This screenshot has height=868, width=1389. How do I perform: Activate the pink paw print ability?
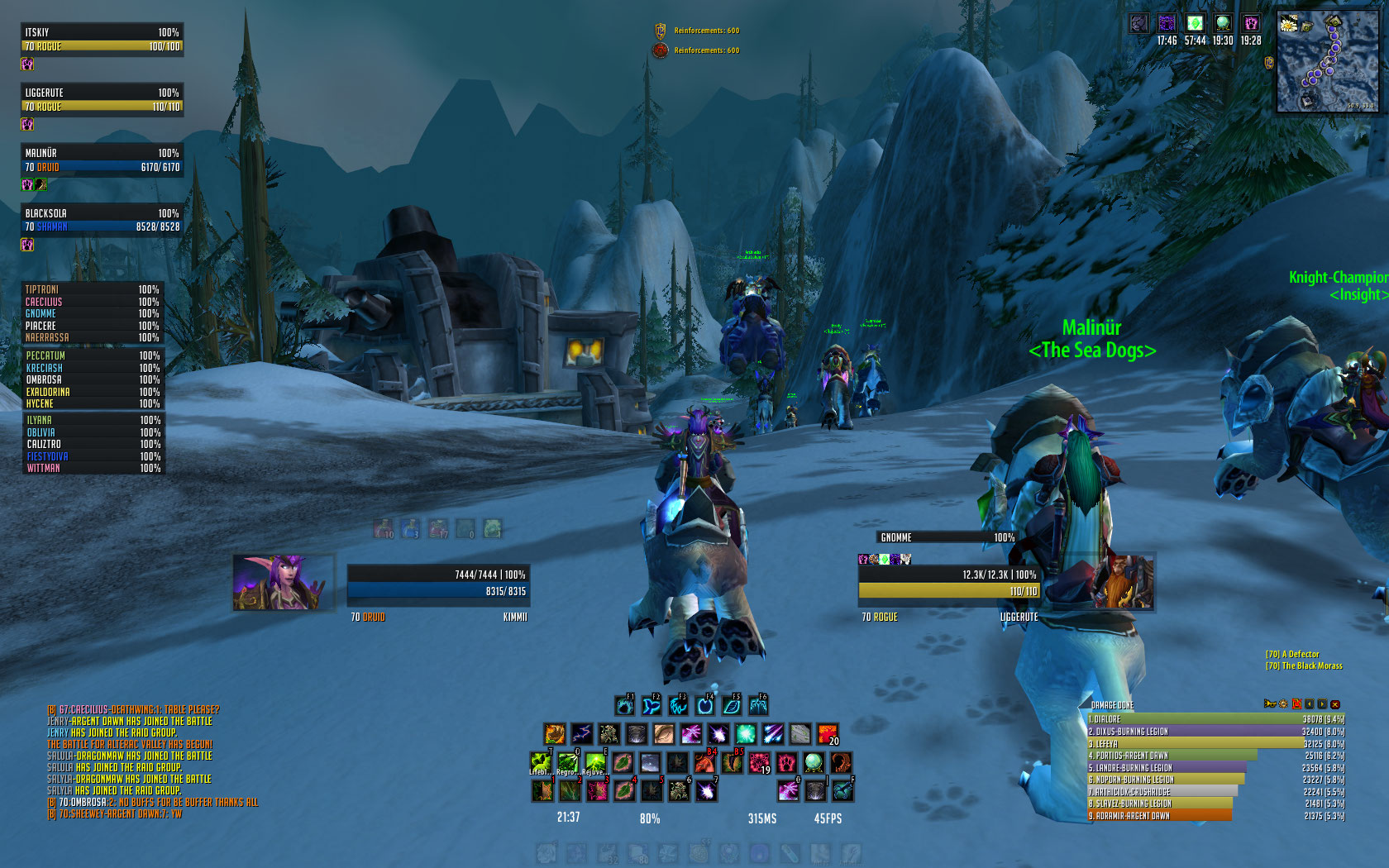pos(785,762)
